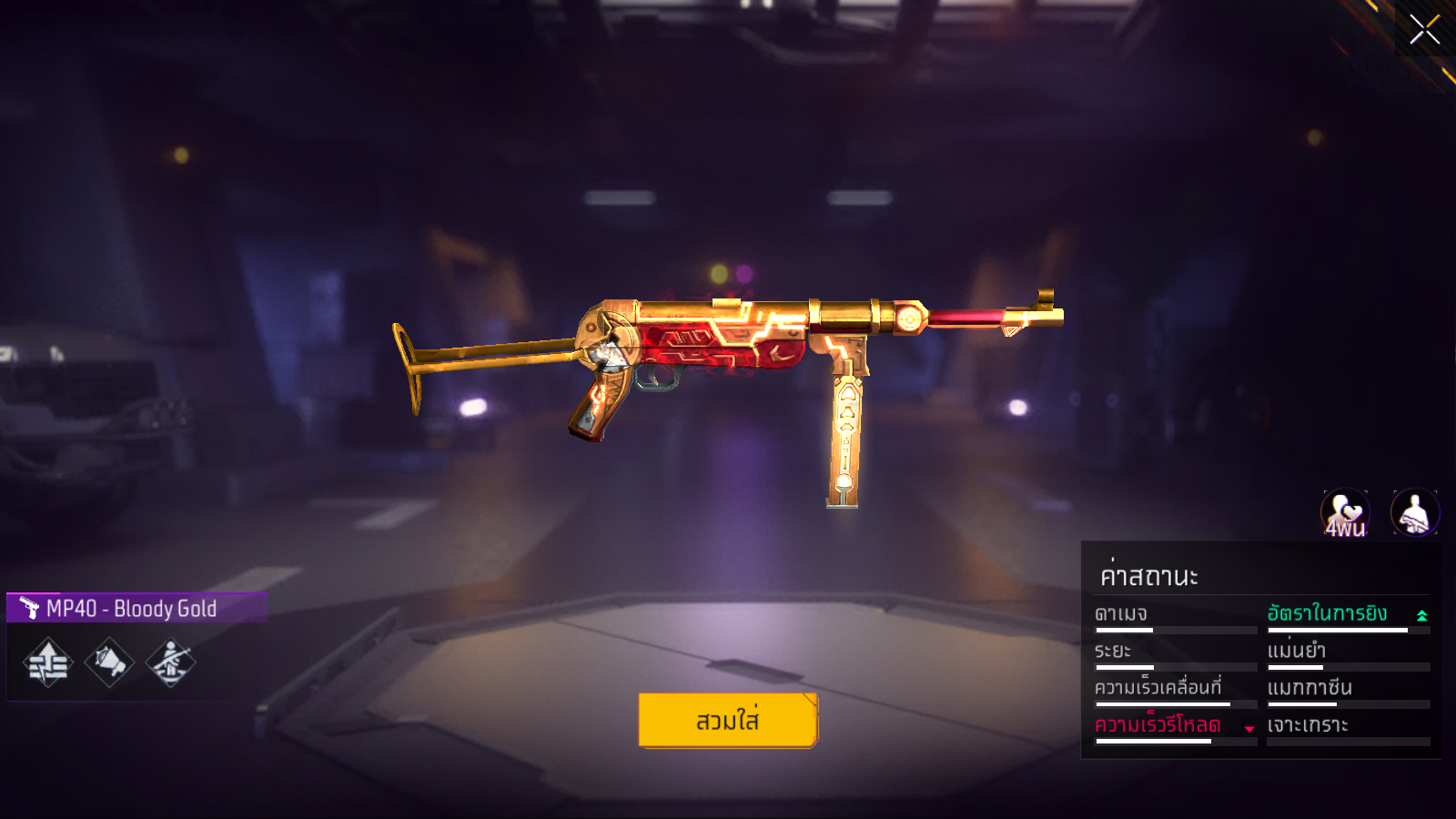Equip the skin with the yellow สวมใส่ button
This screenshot has width=1456, height=819.
728,721
